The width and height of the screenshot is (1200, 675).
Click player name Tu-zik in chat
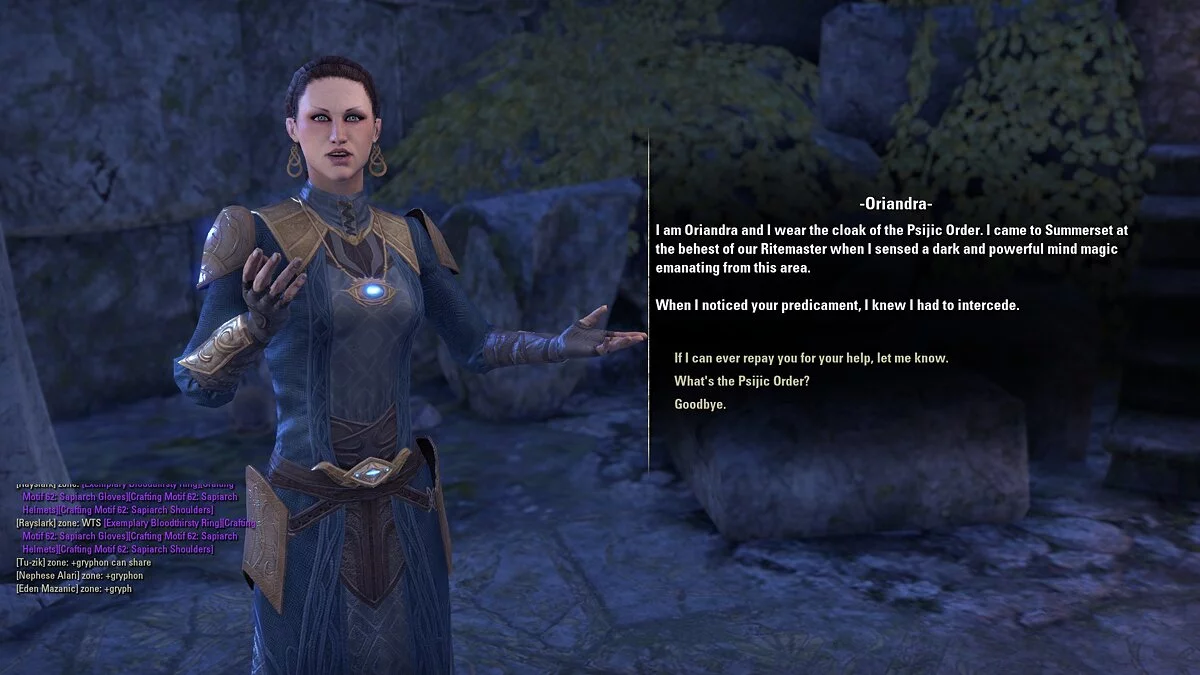[x=31, y=563]
